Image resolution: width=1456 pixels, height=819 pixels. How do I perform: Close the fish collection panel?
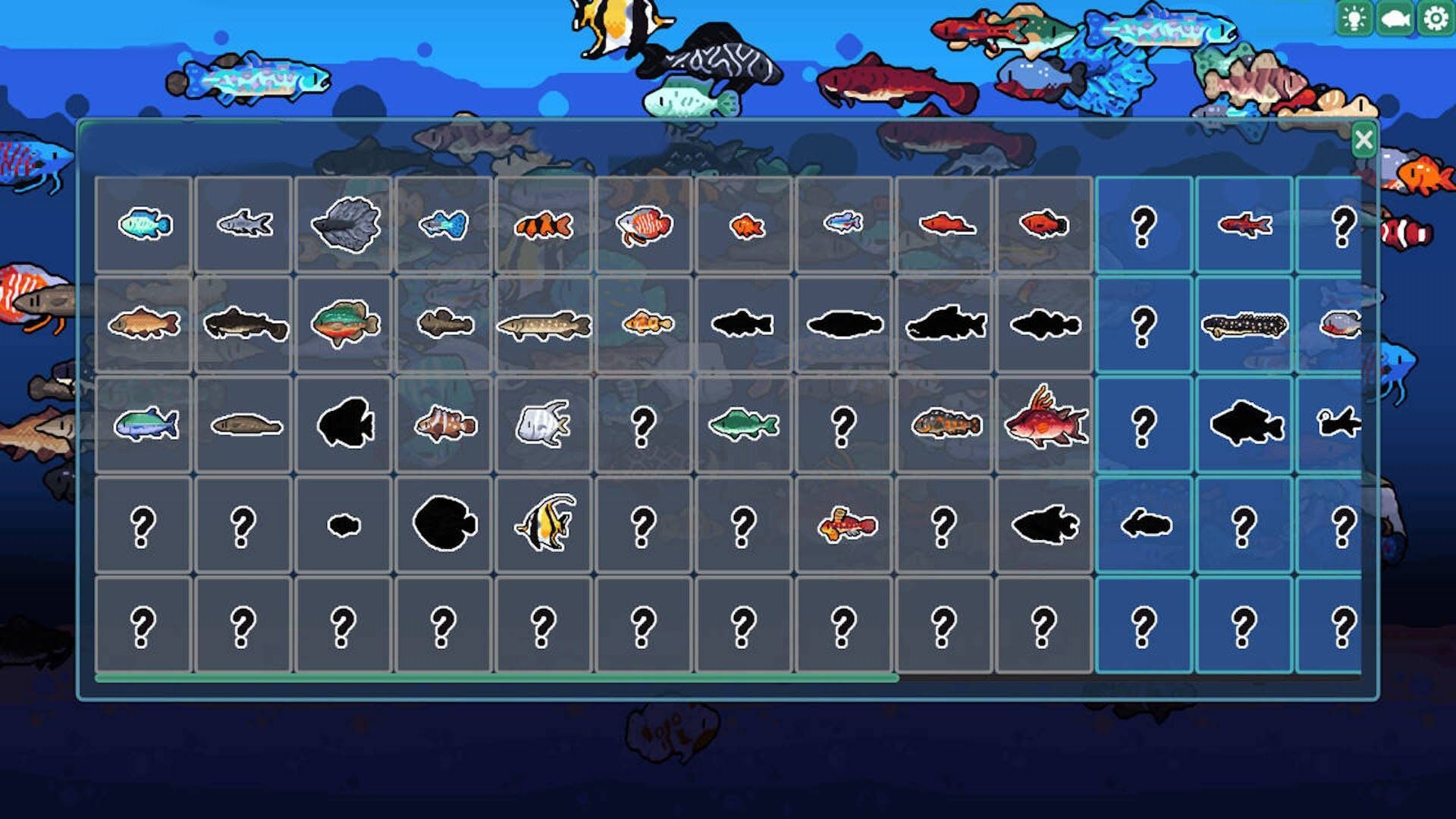point(1363,140)
